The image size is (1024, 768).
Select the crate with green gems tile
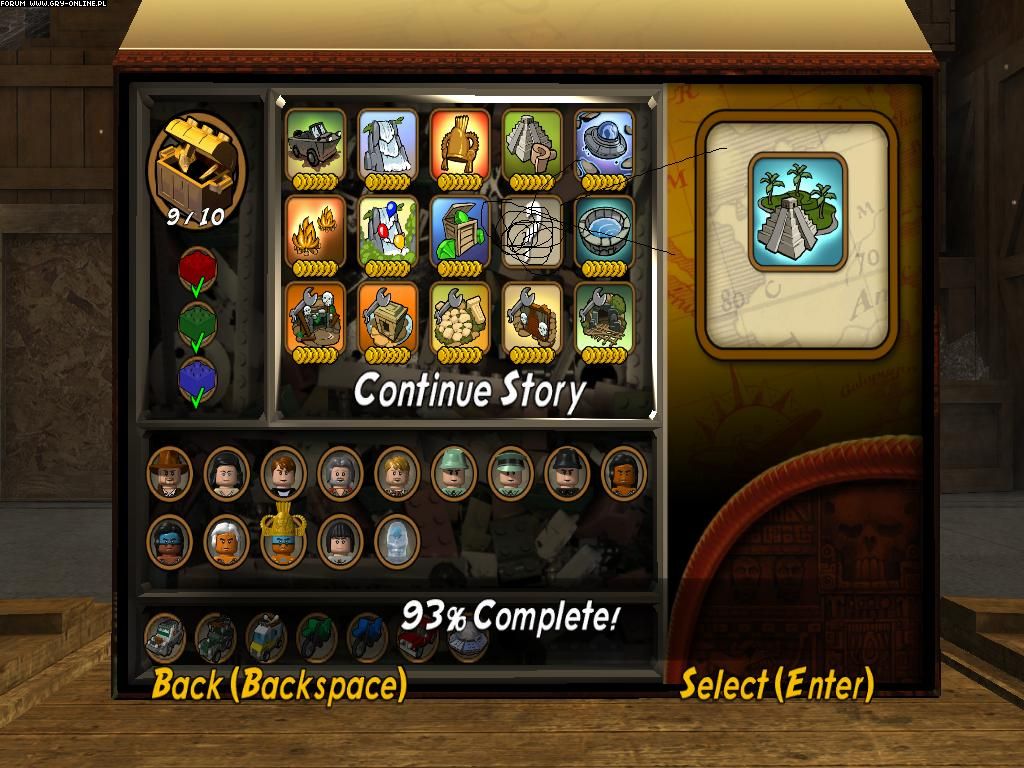tap(460, 232)
